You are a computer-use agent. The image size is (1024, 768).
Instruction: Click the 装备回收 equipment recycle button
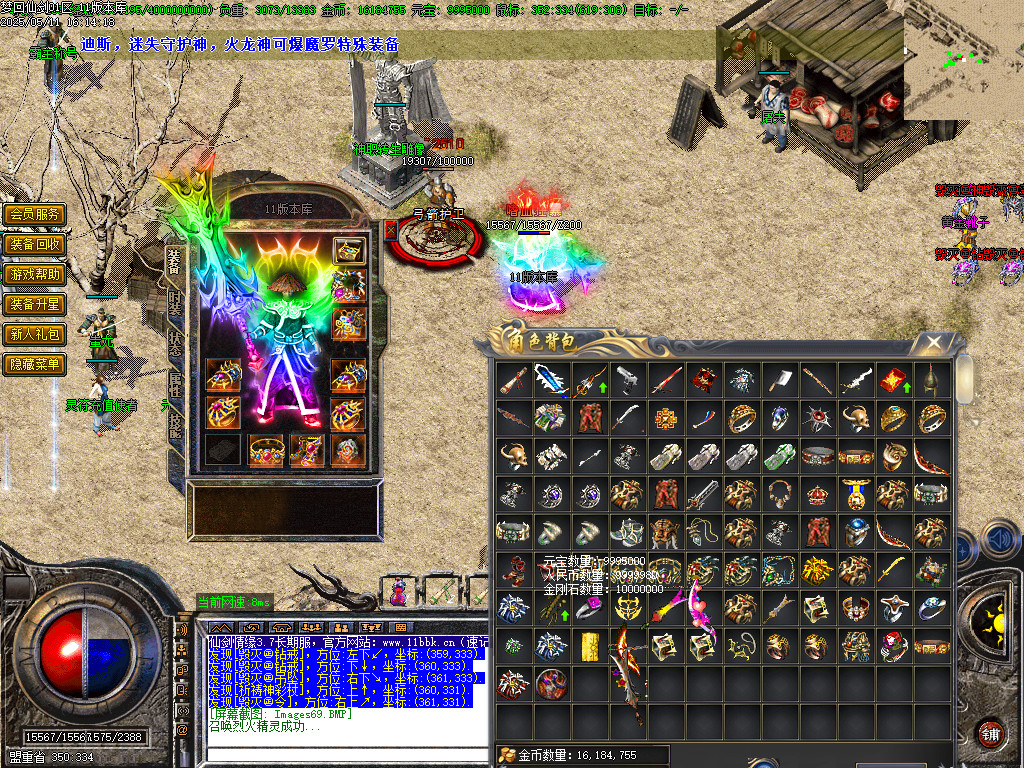click(34, 244)
